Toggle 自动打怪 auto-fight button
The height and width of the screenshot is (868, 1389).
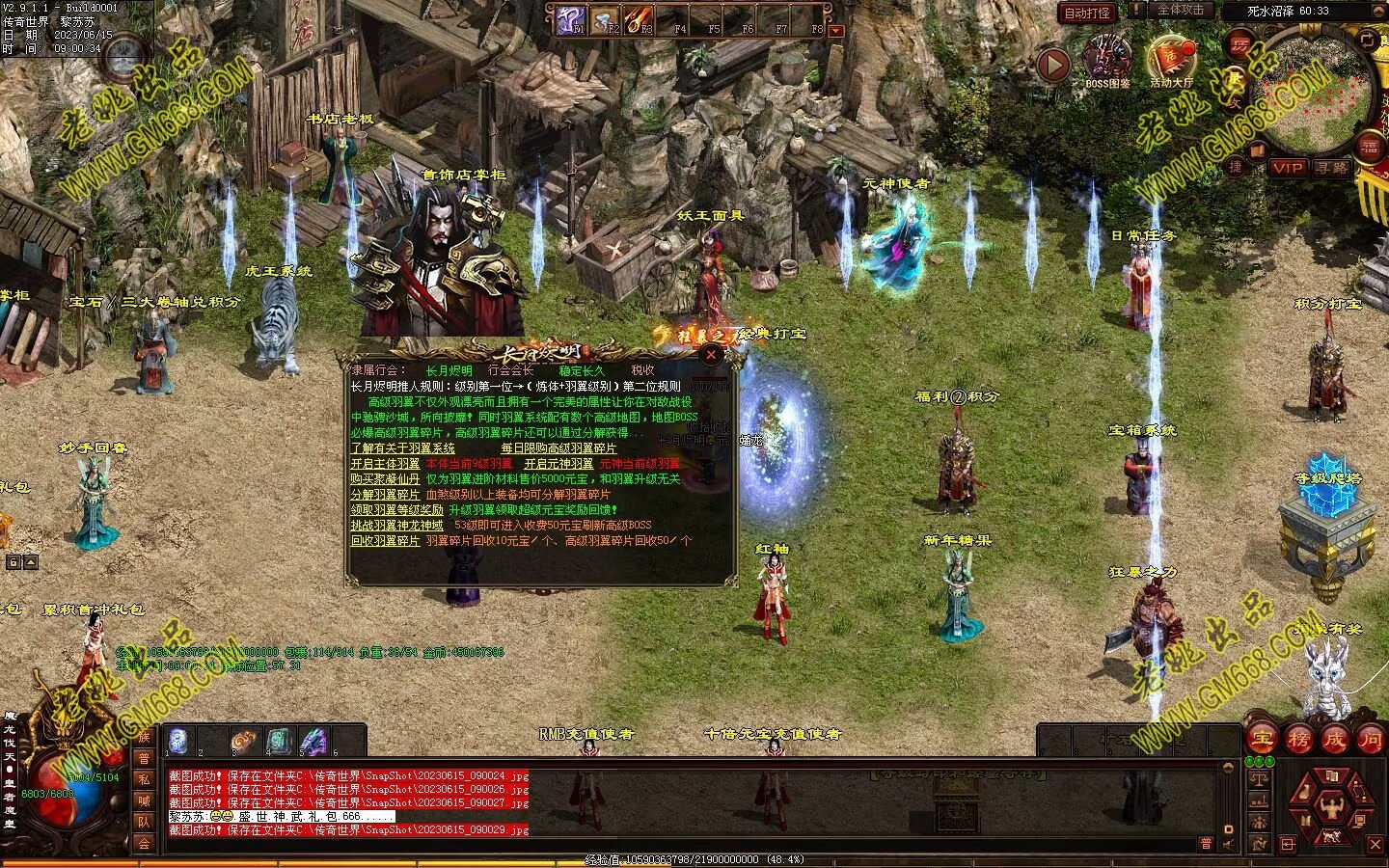1086,14
